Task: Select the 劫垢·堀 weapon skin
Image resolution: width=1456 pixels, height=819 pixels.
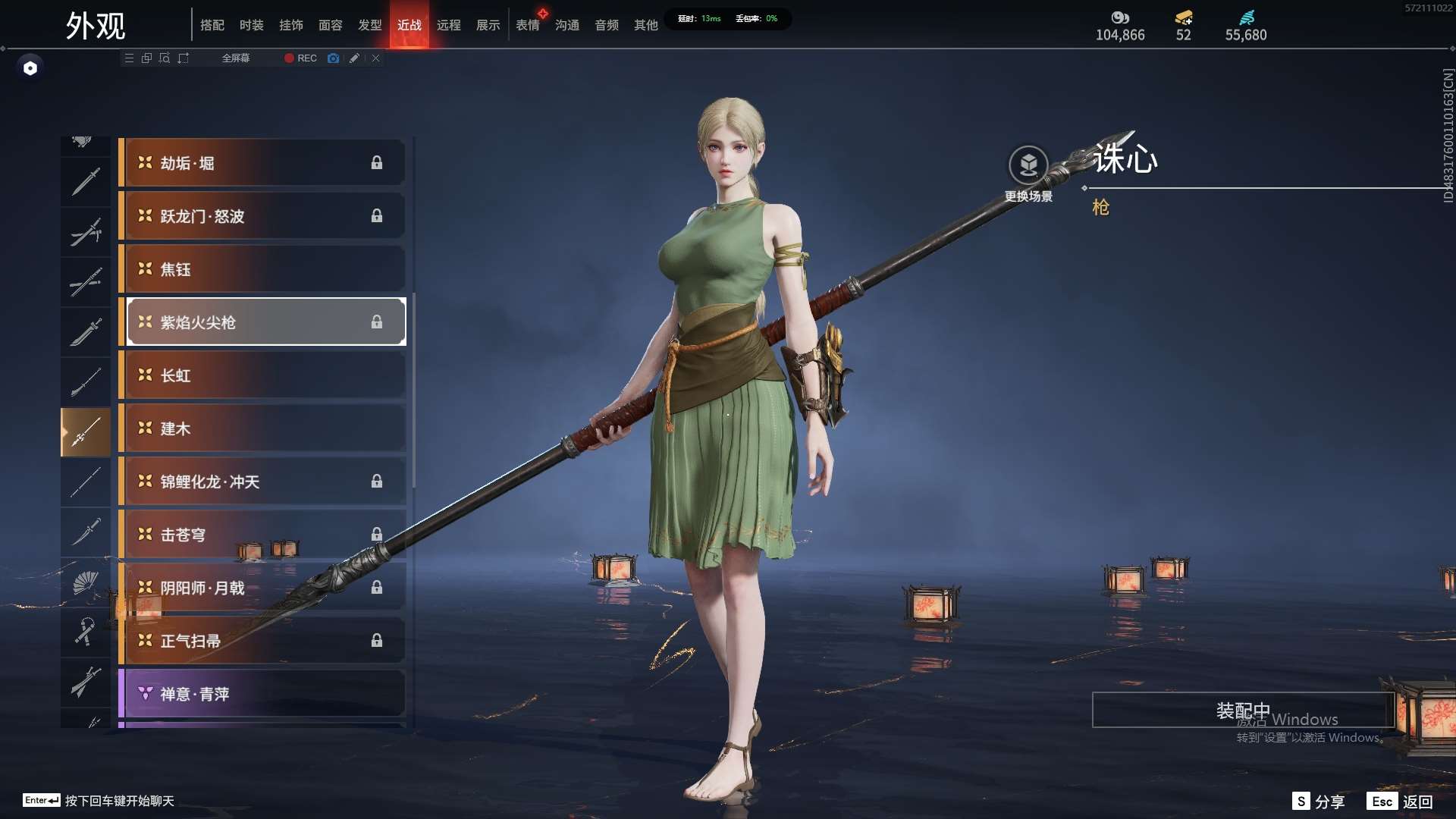Action: click(262, 163)
